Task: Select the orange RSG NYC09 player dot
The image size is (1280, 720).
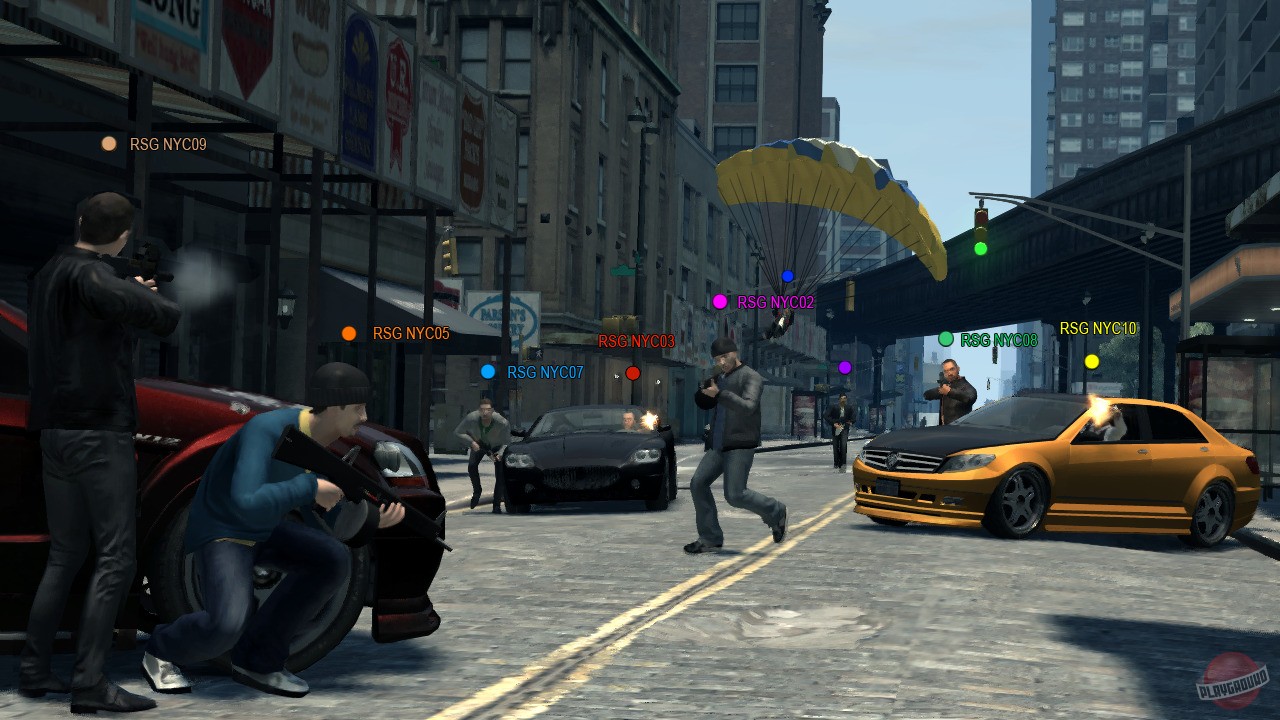Action: click(x=108, y=143)
